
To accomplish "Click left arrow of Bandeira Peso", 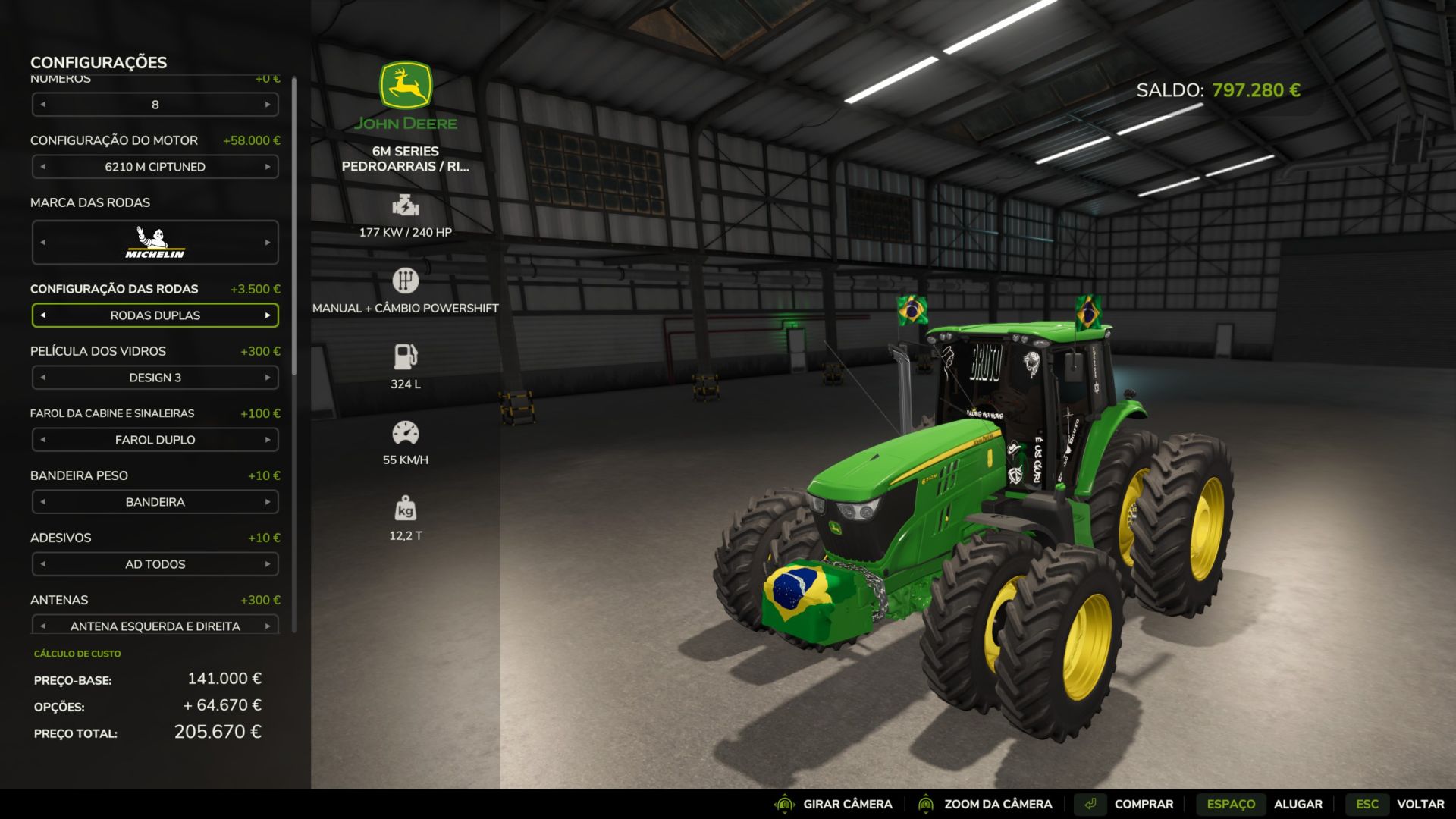I will [43, 502].
